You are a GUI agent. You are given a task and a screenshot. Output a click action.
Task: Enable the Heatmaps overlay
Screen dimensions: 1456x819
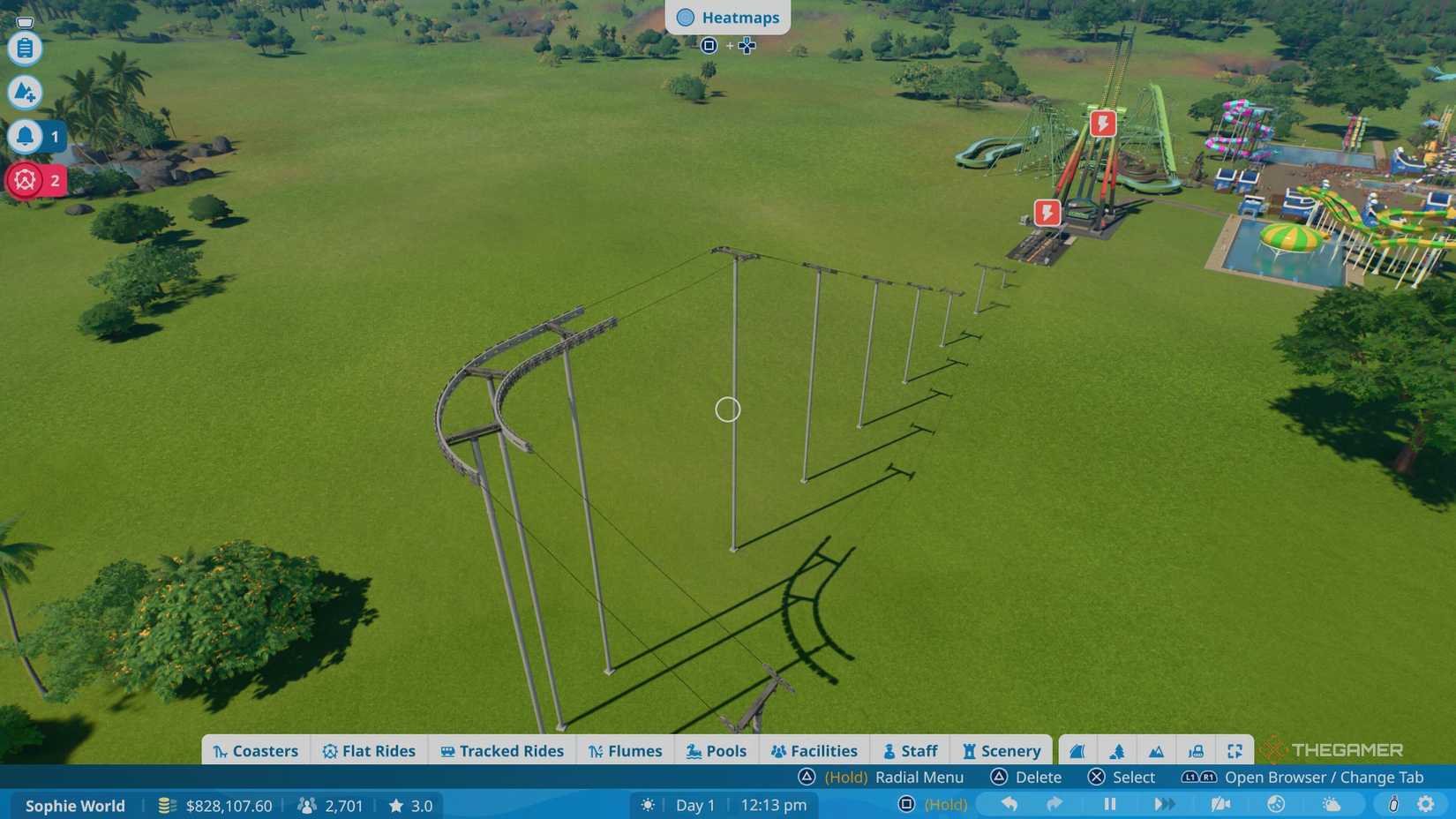click(x=728, y=17)
